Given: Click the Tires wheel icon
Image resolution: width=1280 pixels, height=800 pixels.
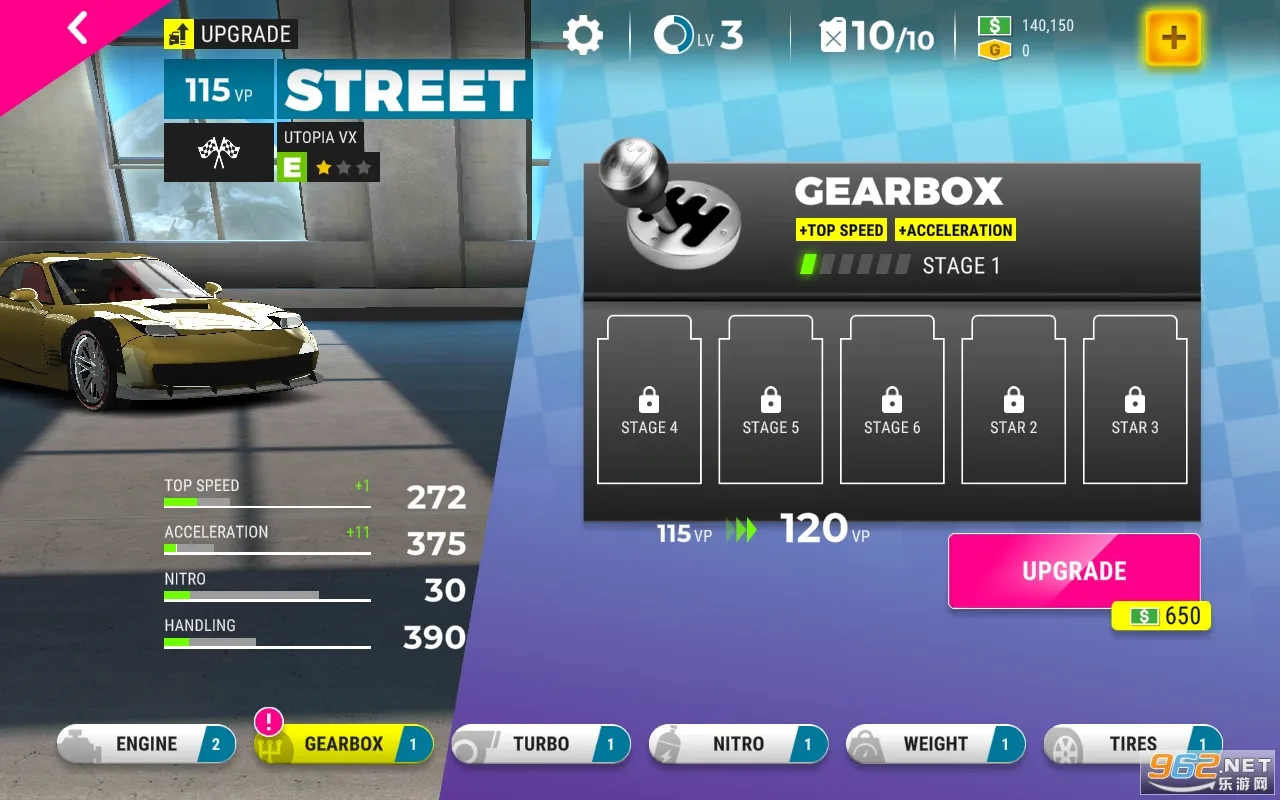Looking at the screenshot, I should (1066, 743).
